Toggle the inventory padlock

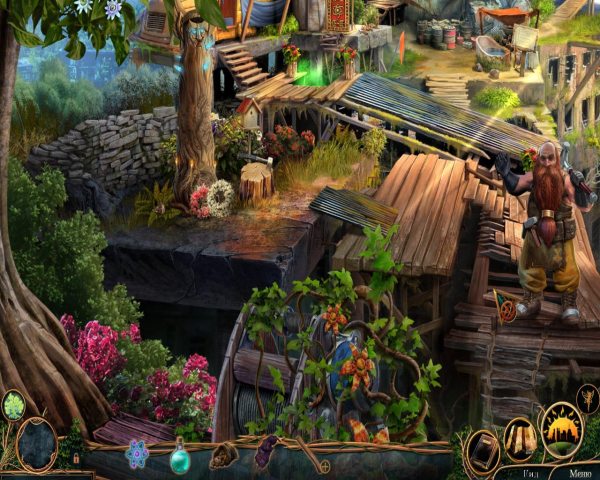pyautogui.click(x=78, y=458)
